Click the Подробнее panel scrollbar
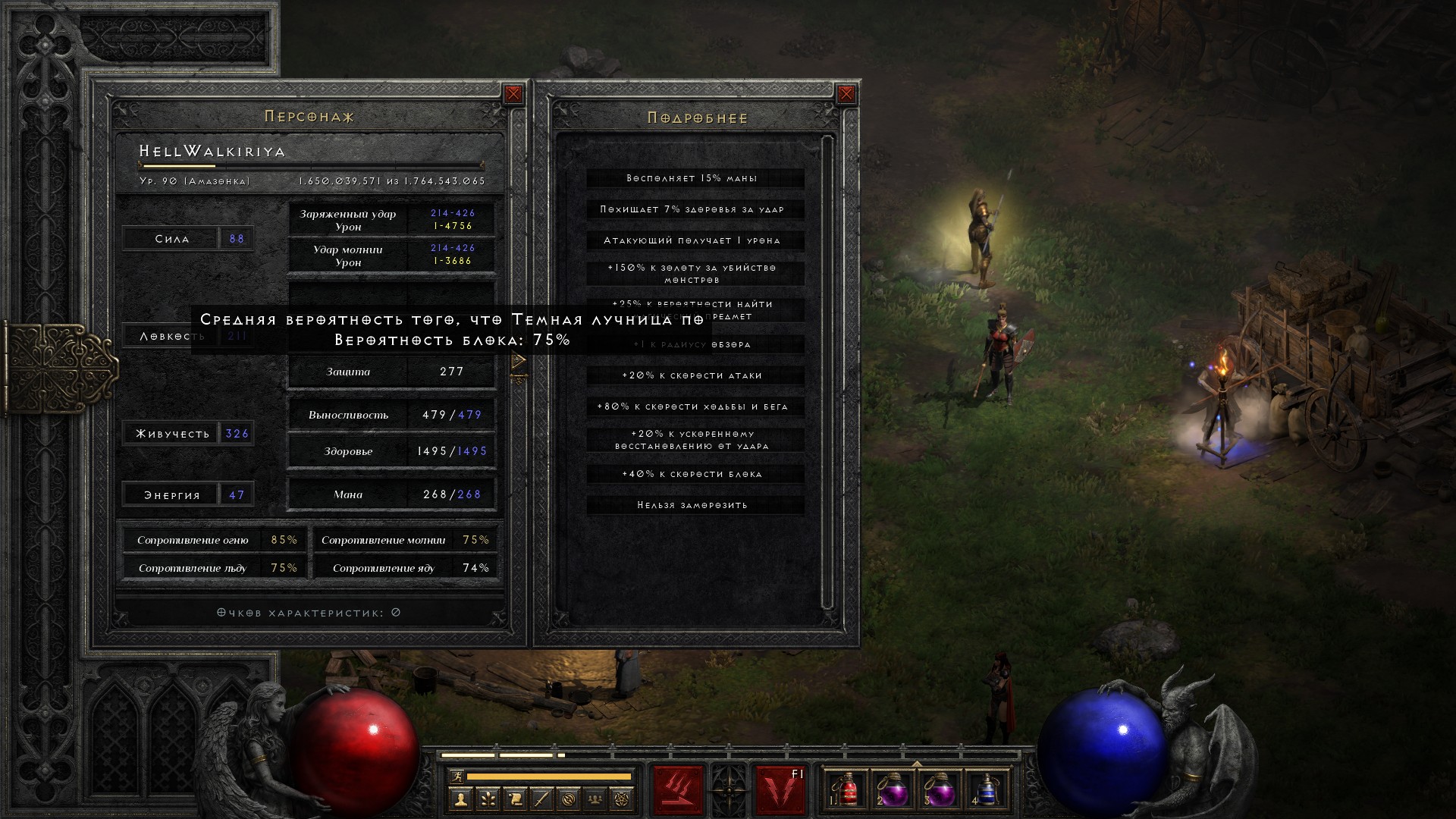The image size is (1456, 819). tap(827, 372)
